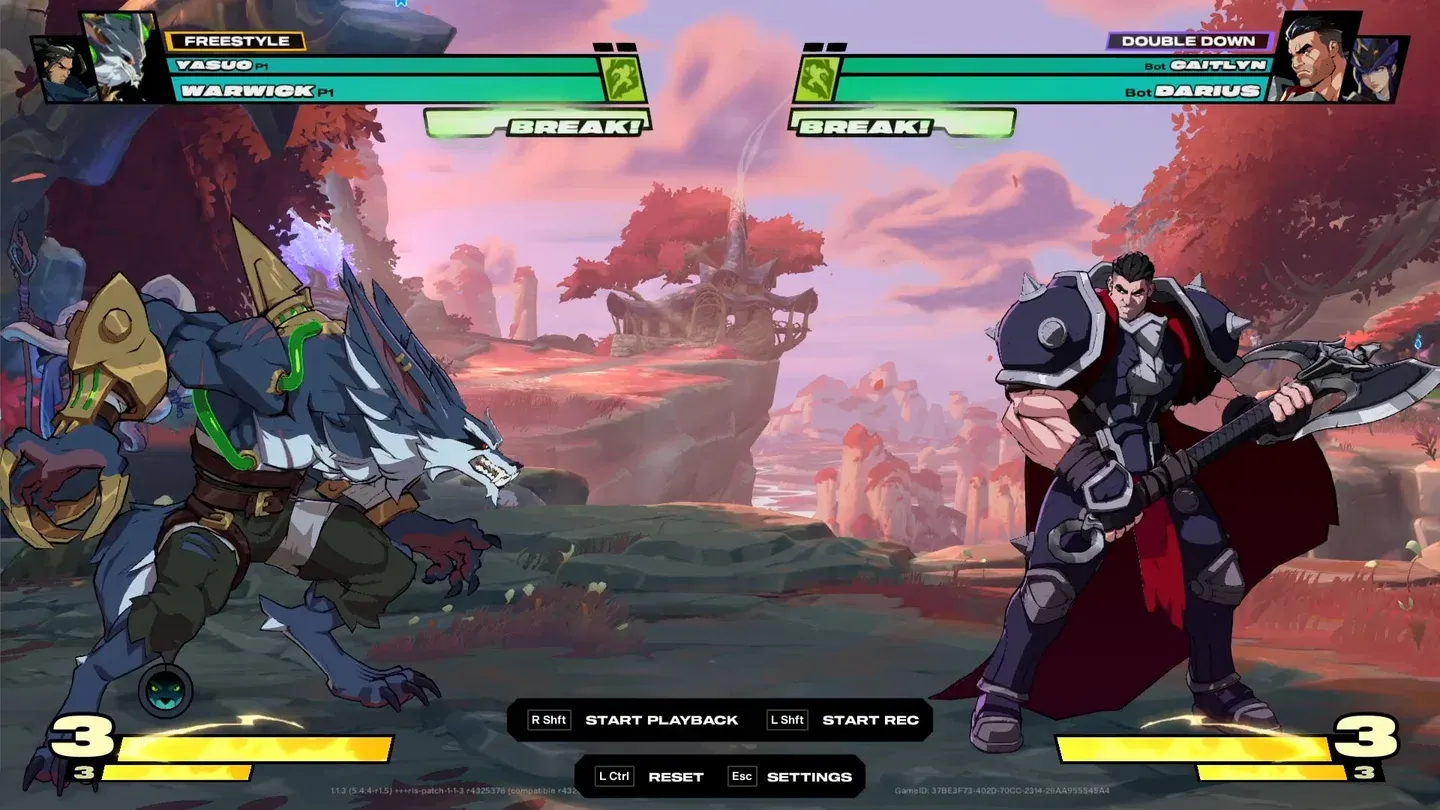Viewport: 1440px width, 810px height.
Task: Click Yasuo's small portrait icon
Action: tap(58, 71)
